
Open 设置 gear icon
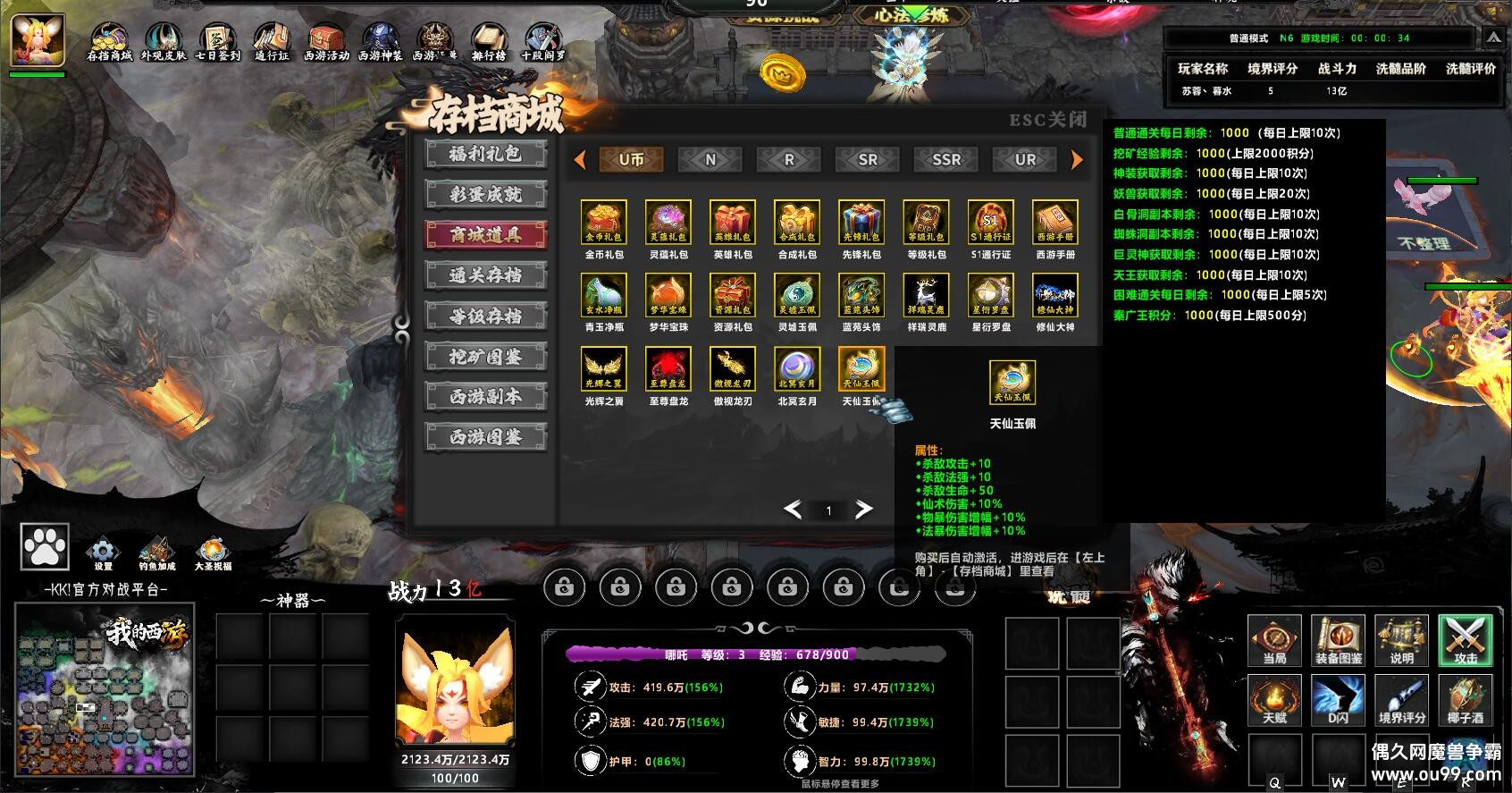pyautogui.click(x=103, y=552)
